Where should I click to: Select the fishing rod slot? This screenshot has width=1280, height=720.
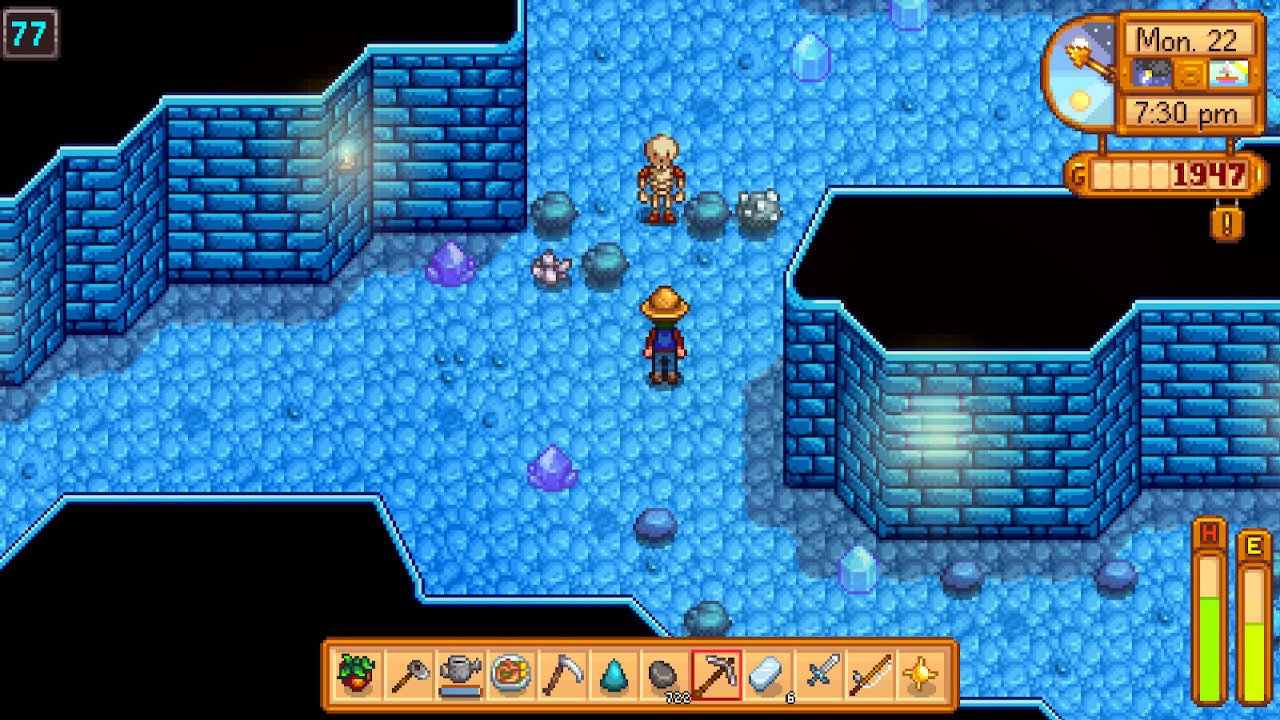tap(869, 675)
